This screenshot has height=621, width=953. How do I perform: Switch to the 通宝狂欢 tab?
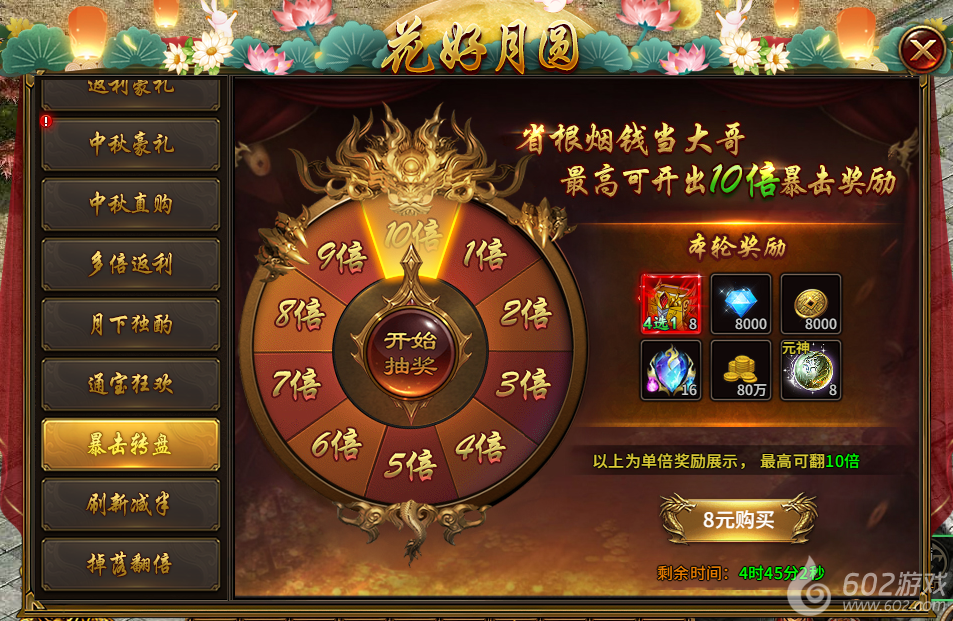(131, 384)
